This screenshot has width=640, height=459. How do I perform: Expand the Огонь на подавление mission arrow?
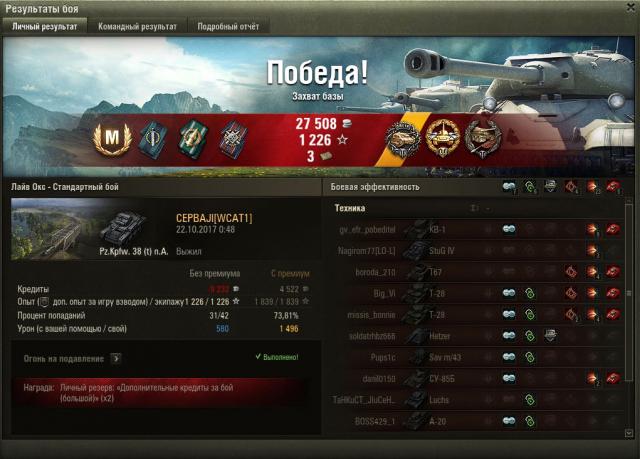pos(115,357)
